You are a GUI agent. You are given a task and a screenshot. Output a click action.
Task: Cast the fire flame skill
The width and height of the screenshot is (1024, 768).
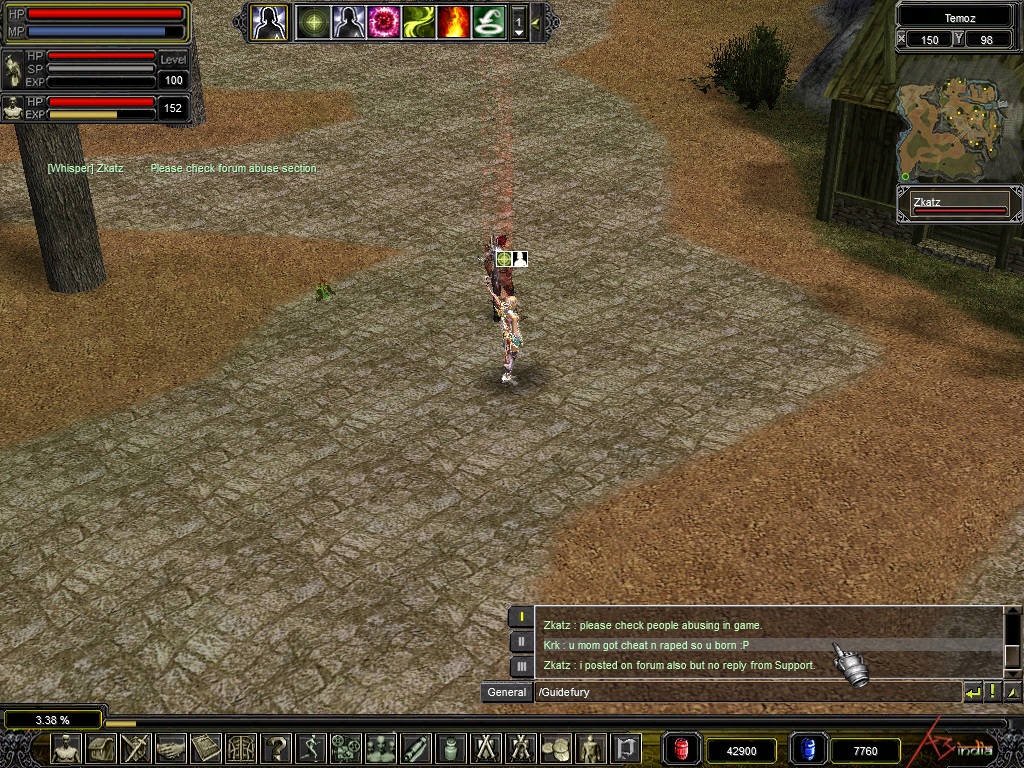tap(454, 22)
